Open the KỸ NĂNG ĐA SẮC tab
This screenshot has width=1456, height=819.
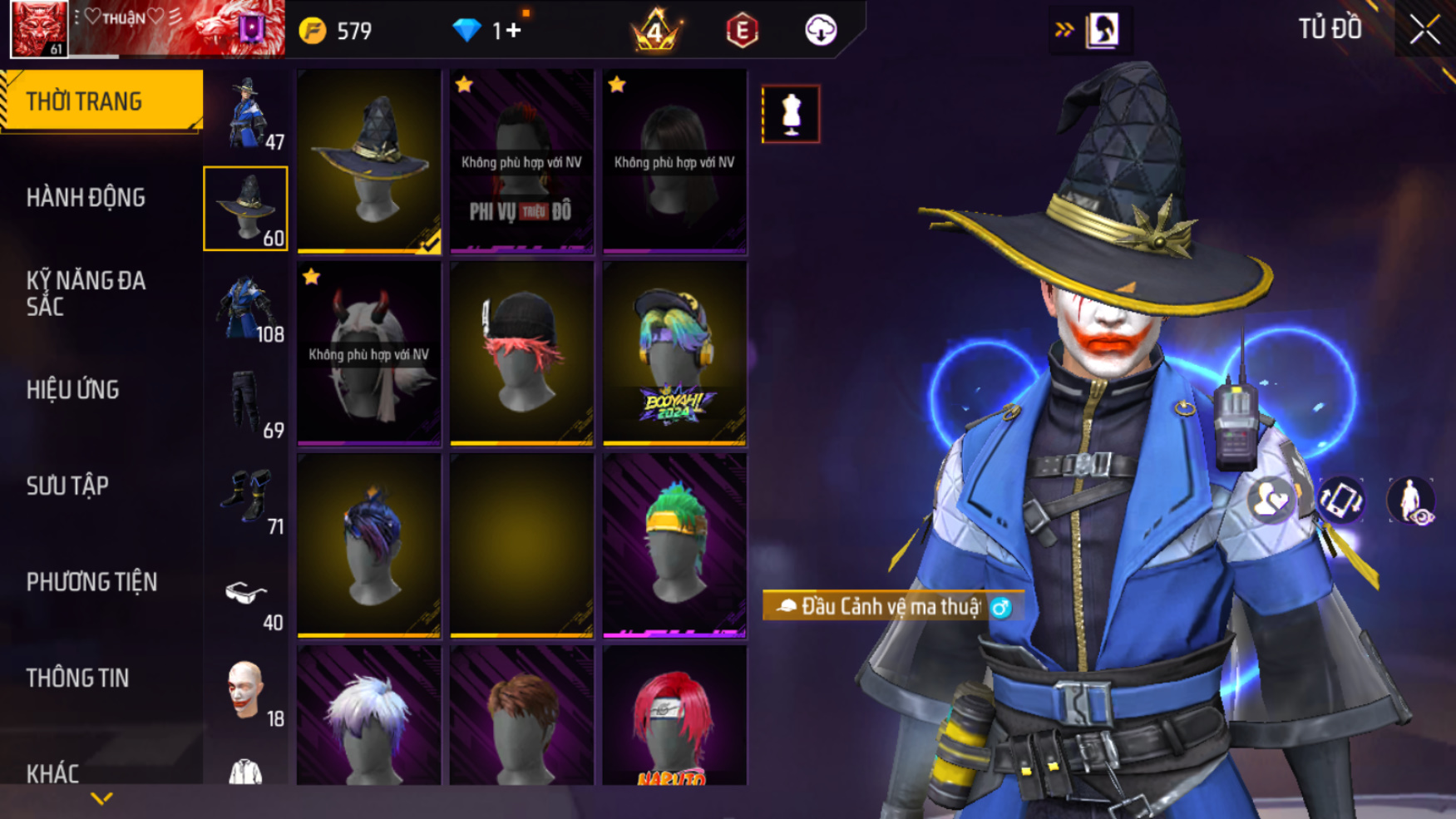coord(86,294)
